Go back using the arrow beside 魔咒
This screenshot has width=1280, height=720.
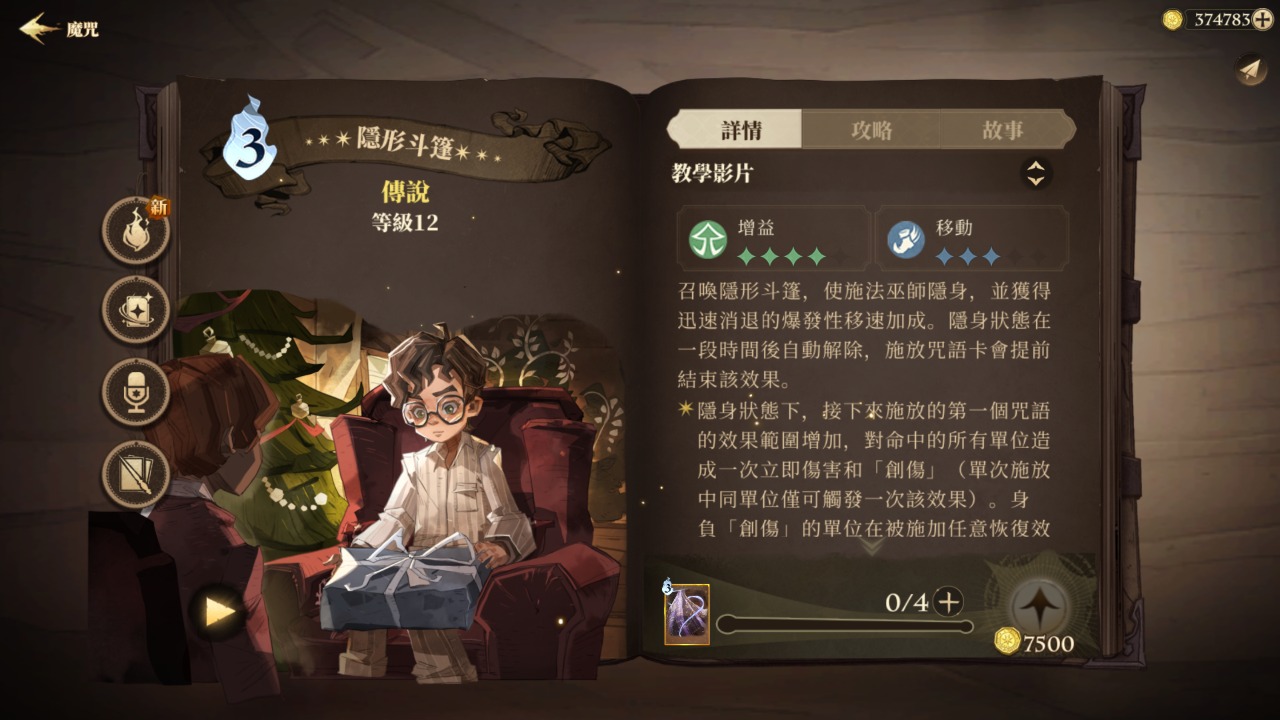click(x=38, y=28)
